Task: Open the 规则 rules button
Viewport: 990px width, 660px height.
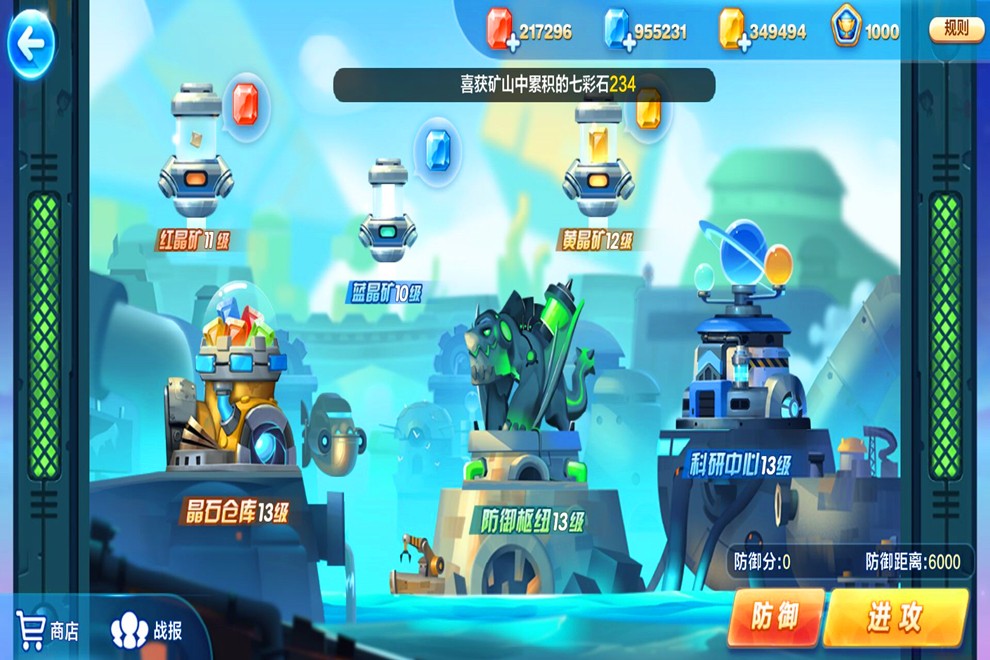Action: coord(956,29)
